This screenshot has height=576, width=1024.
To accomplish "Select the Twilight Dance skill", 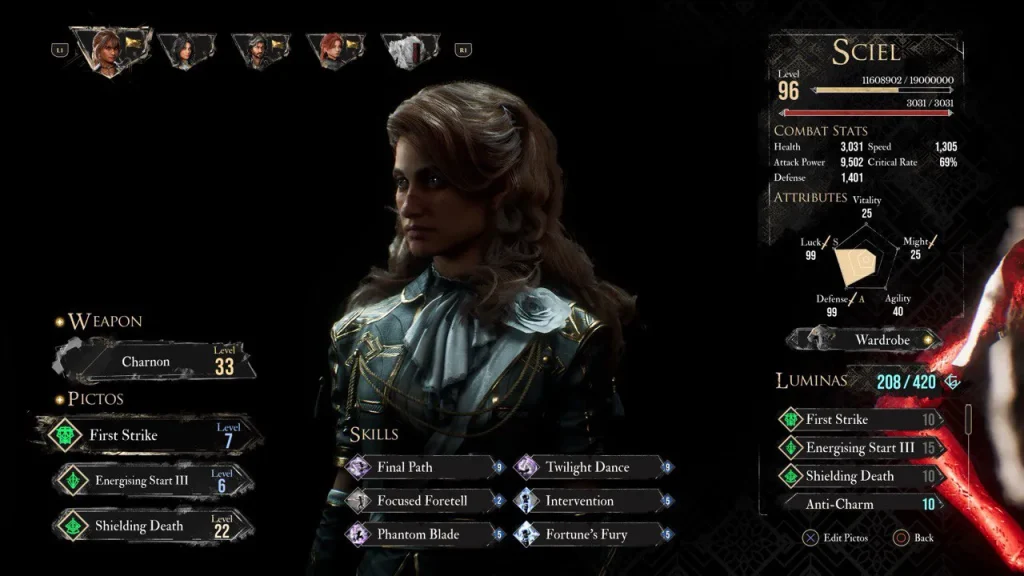I will click(592, 467).
